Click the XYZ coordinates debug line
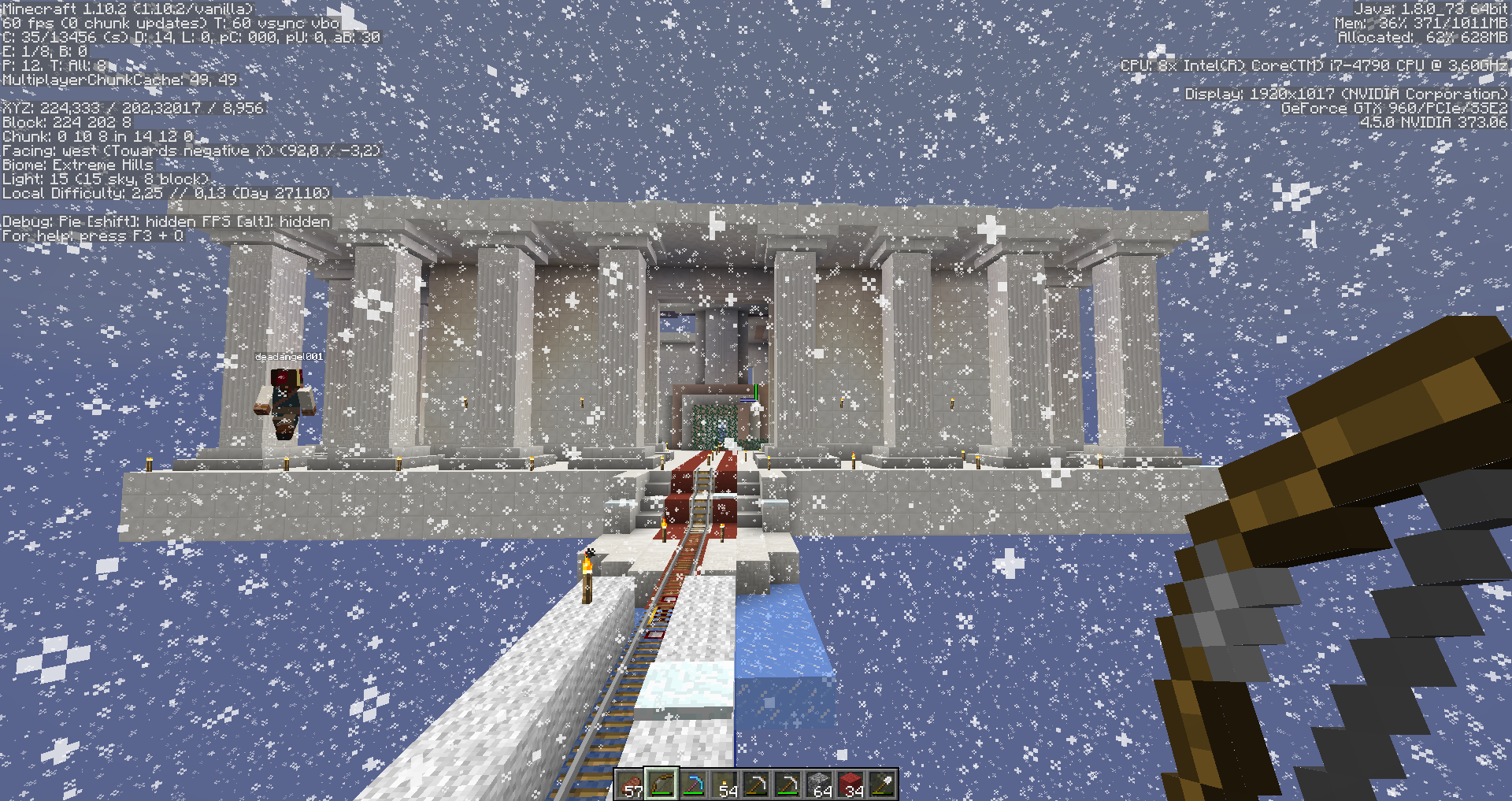This screenshot has height=801, width=1512. (134, 107)
